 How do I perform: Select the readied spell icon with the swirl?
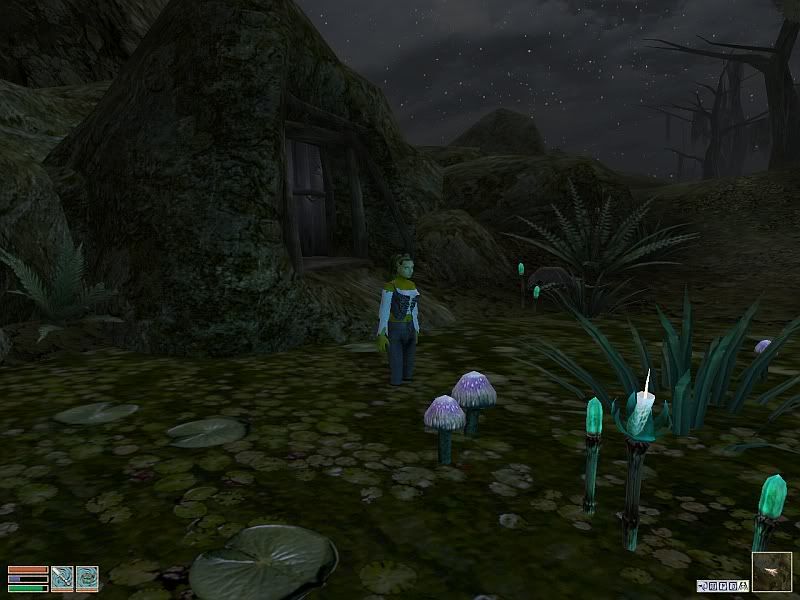click(88, 578)
